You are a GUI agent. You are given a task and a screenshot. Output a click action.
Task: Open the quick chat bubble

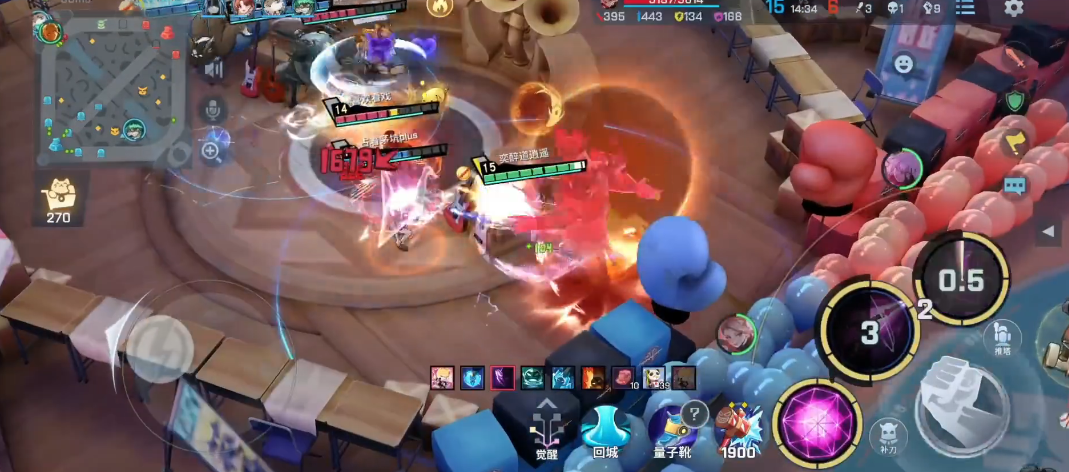point(1015,186)
